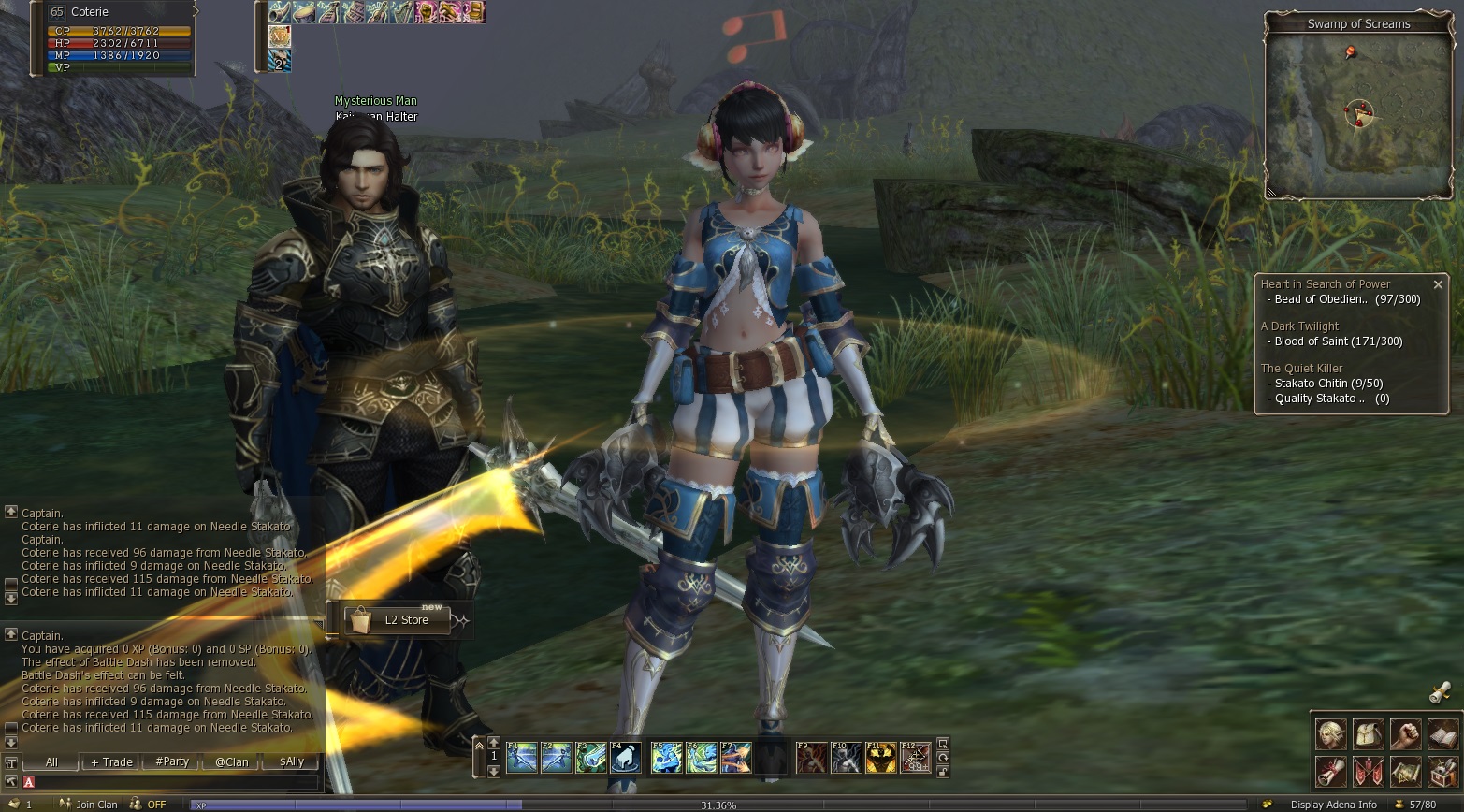The image size is (1464, 812).
Task: Click Display Adena Info
Action: (1333, 805)
